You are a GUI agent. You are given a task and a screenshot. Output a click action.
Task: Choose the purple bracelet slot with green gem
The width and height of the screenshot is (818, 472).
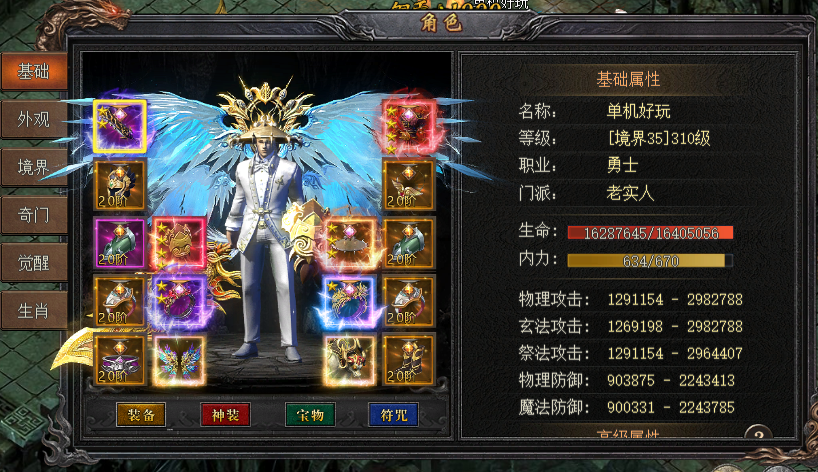pos(120,243)
